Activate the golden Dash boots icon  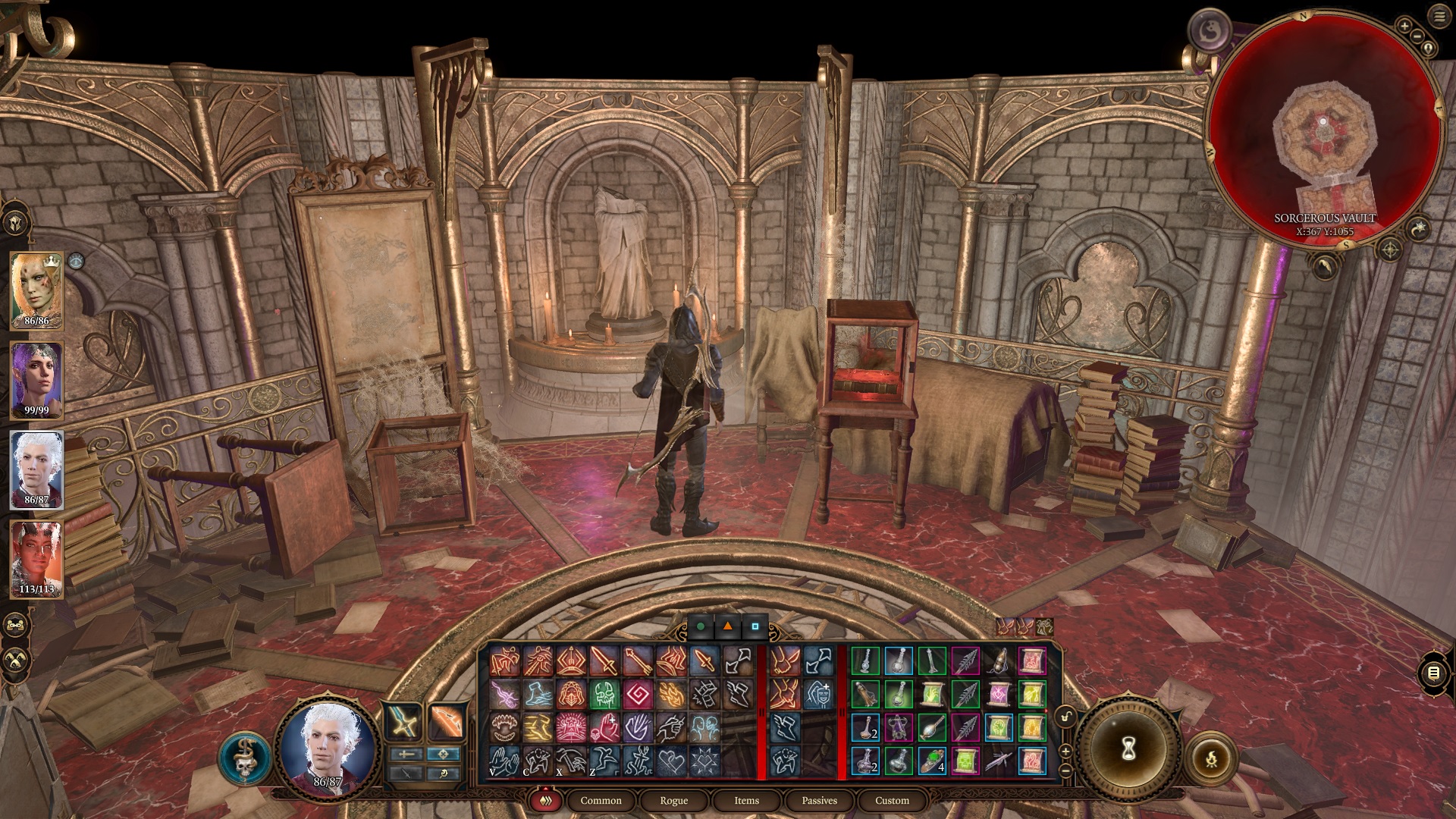click(537, 726)
